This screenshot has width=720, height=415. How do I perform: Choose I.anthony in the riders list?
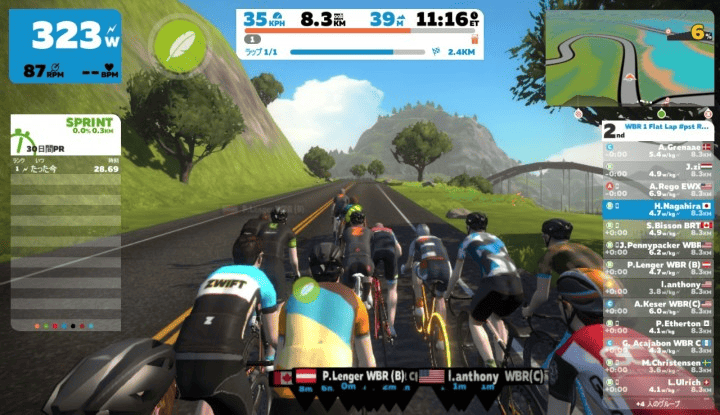pyautogui.click(x=660, y=286)
